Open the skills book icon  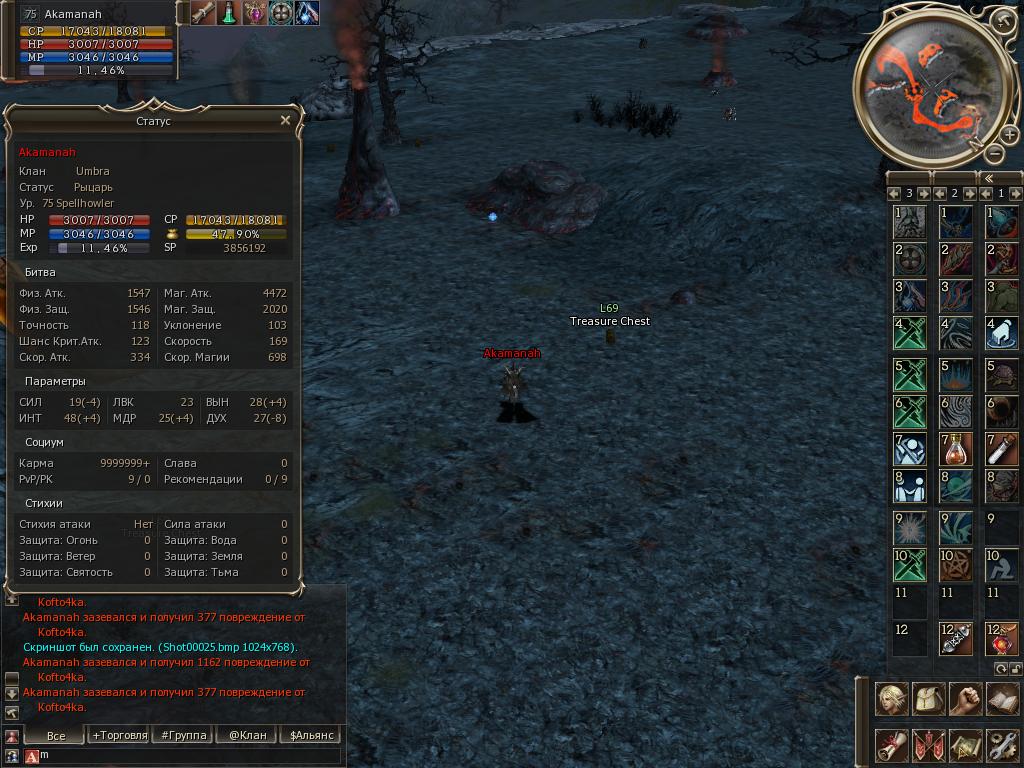click(1002, 699)
